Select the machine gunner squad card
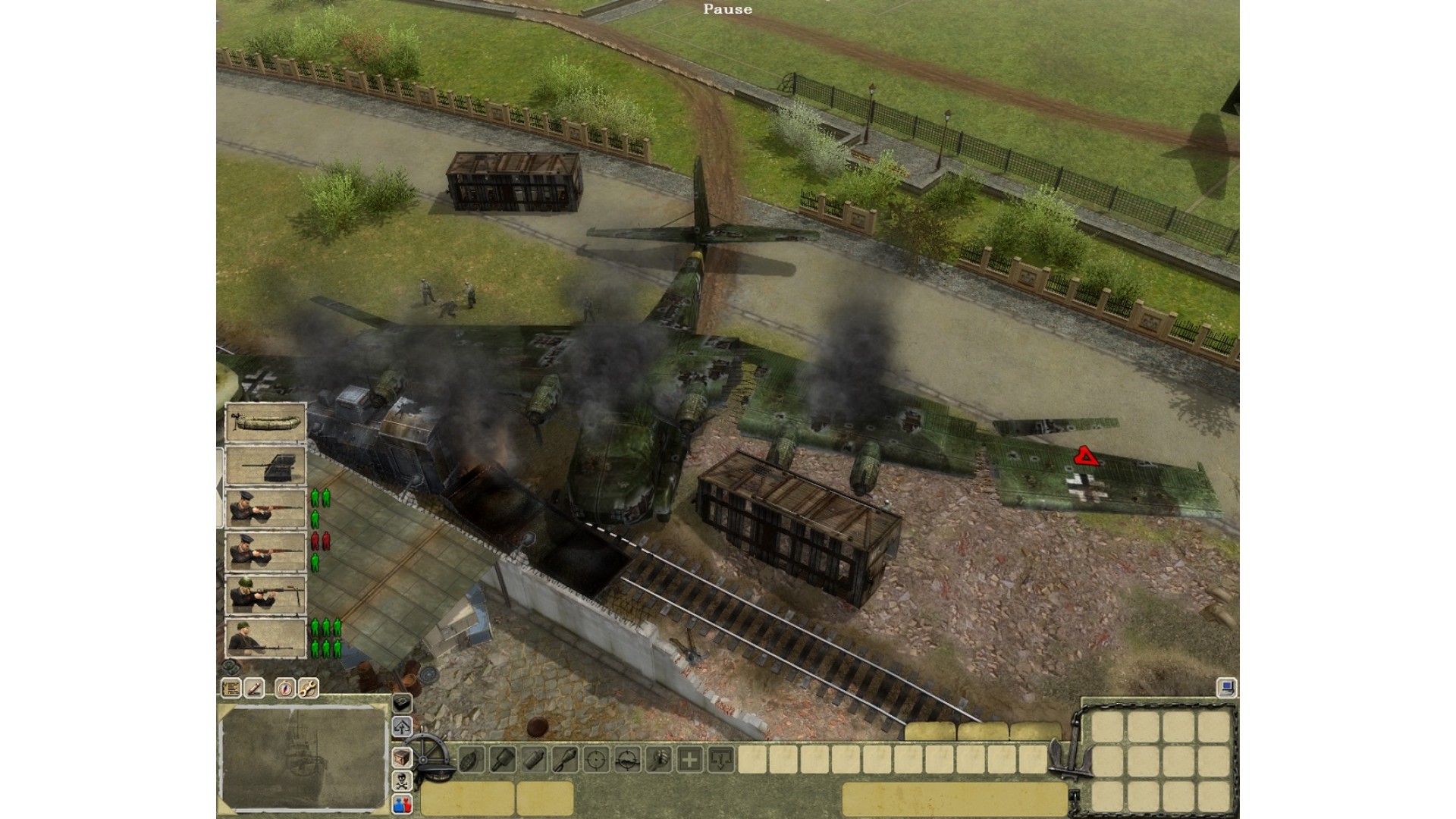The width and height of the screenshot is (1456, 819). pos(265,637)
